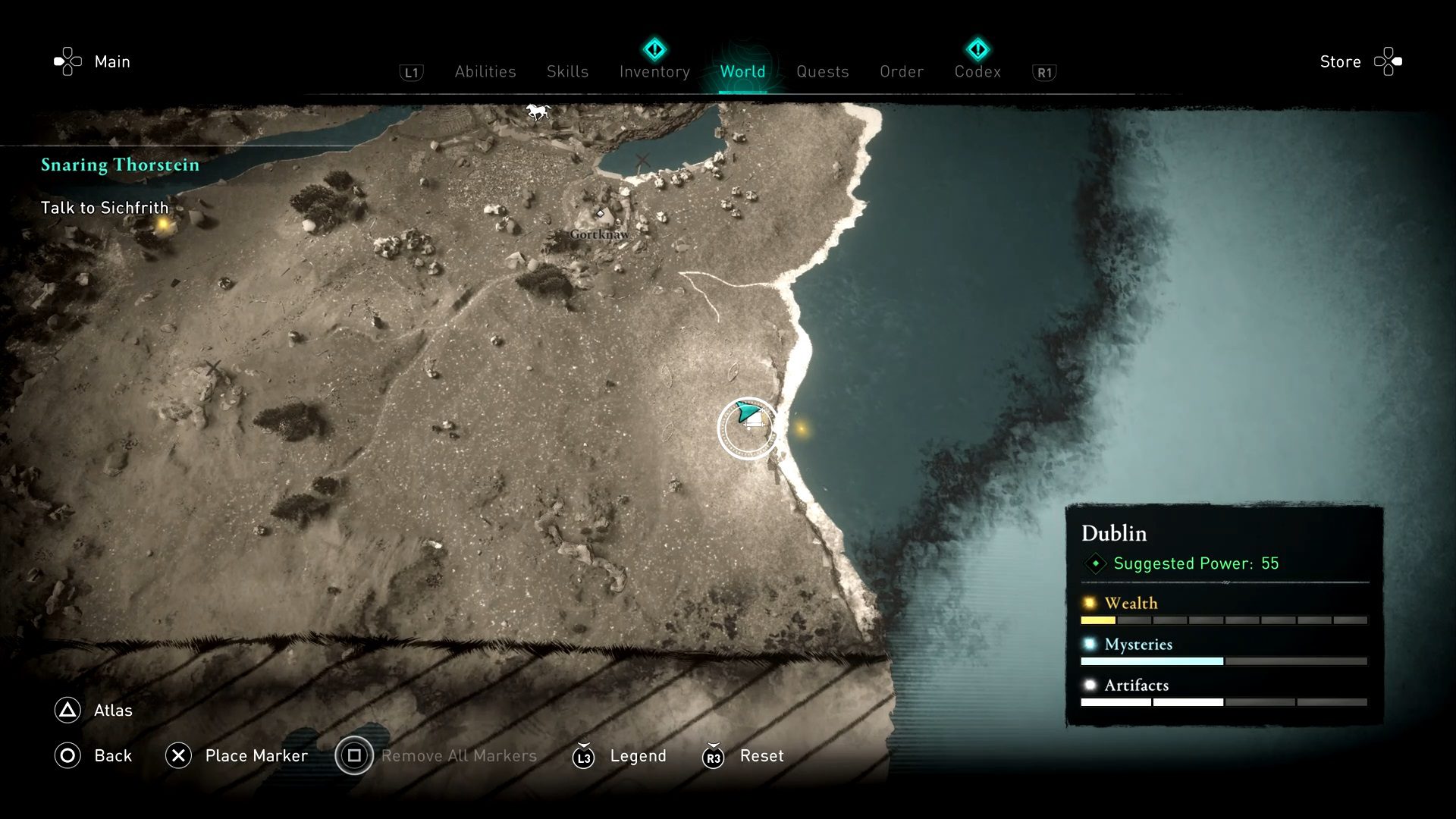Select the Wealth diamond icon in Dublin panel
1456x819 pixels.
(1090, 603)
